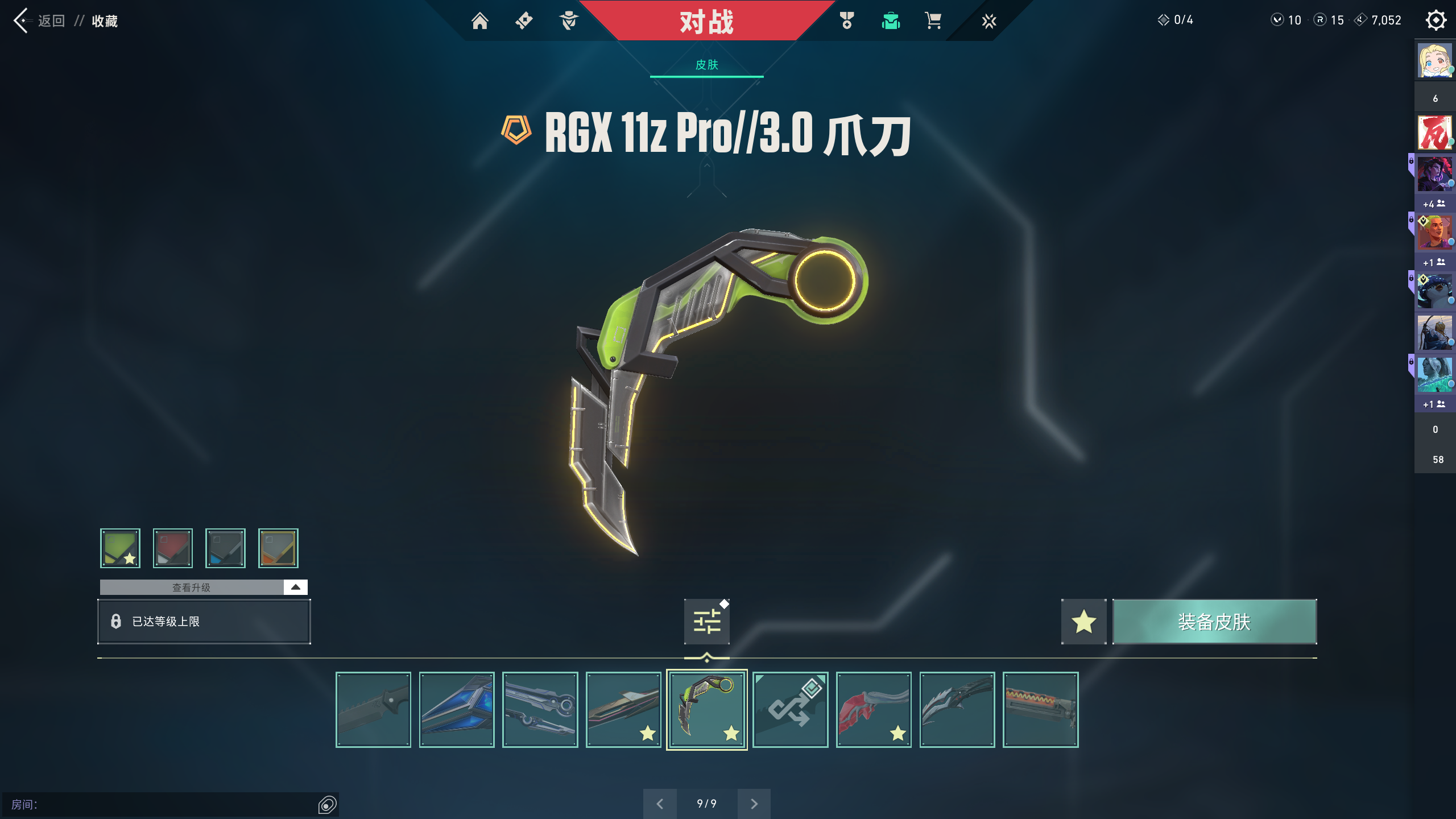1456x819 pixels.
Task: Go to previous page of skins
Action: pos(660,804)
